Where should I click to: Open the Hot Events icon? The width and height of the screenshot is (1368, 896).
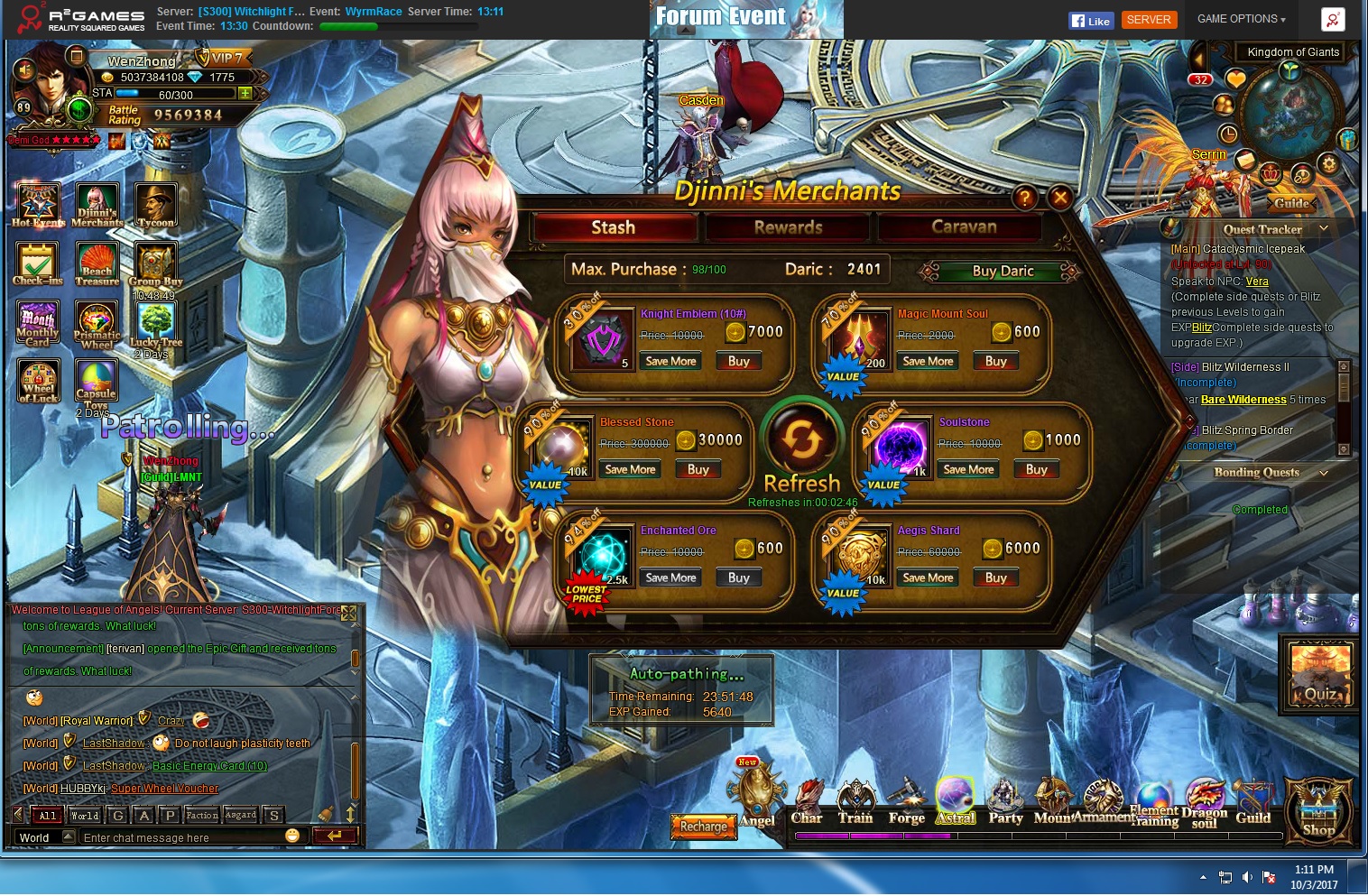[x=38, y=205]
